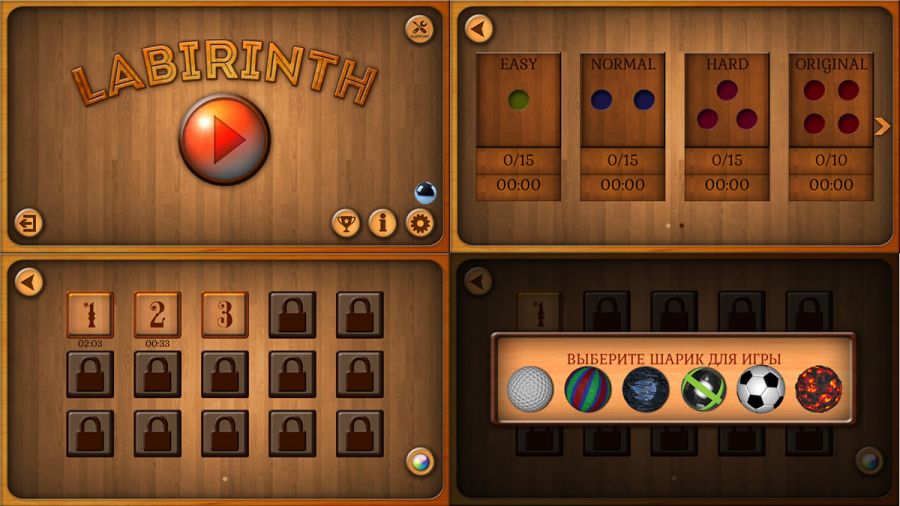Viewport: 900px width, 506px height.
Task: Exit the game using the door icon
Action: [x=29, y=223]
